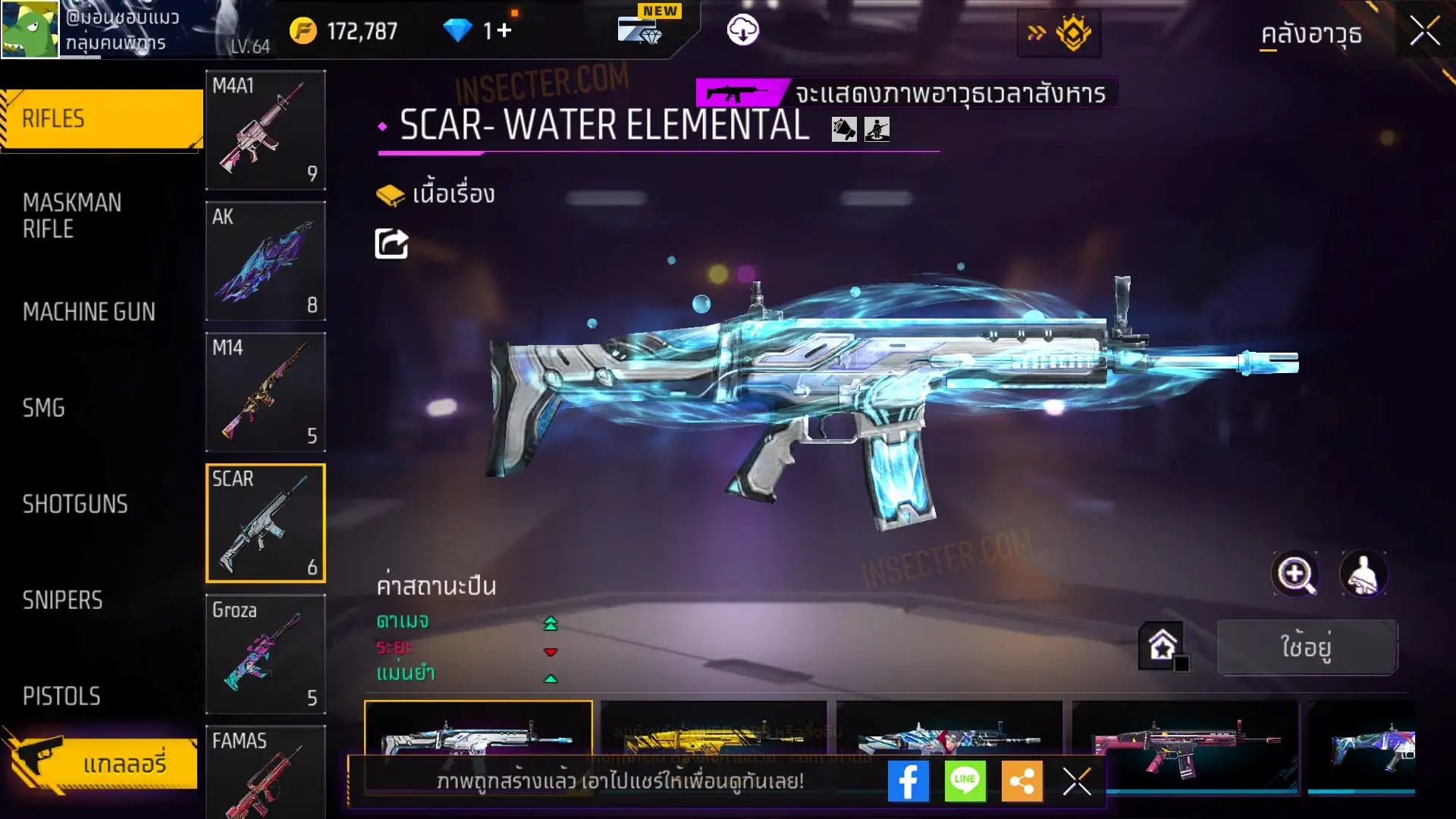Screen dimensions: 1456x819
Task: Close the weapon armory screen
Action: point(1424,32)
